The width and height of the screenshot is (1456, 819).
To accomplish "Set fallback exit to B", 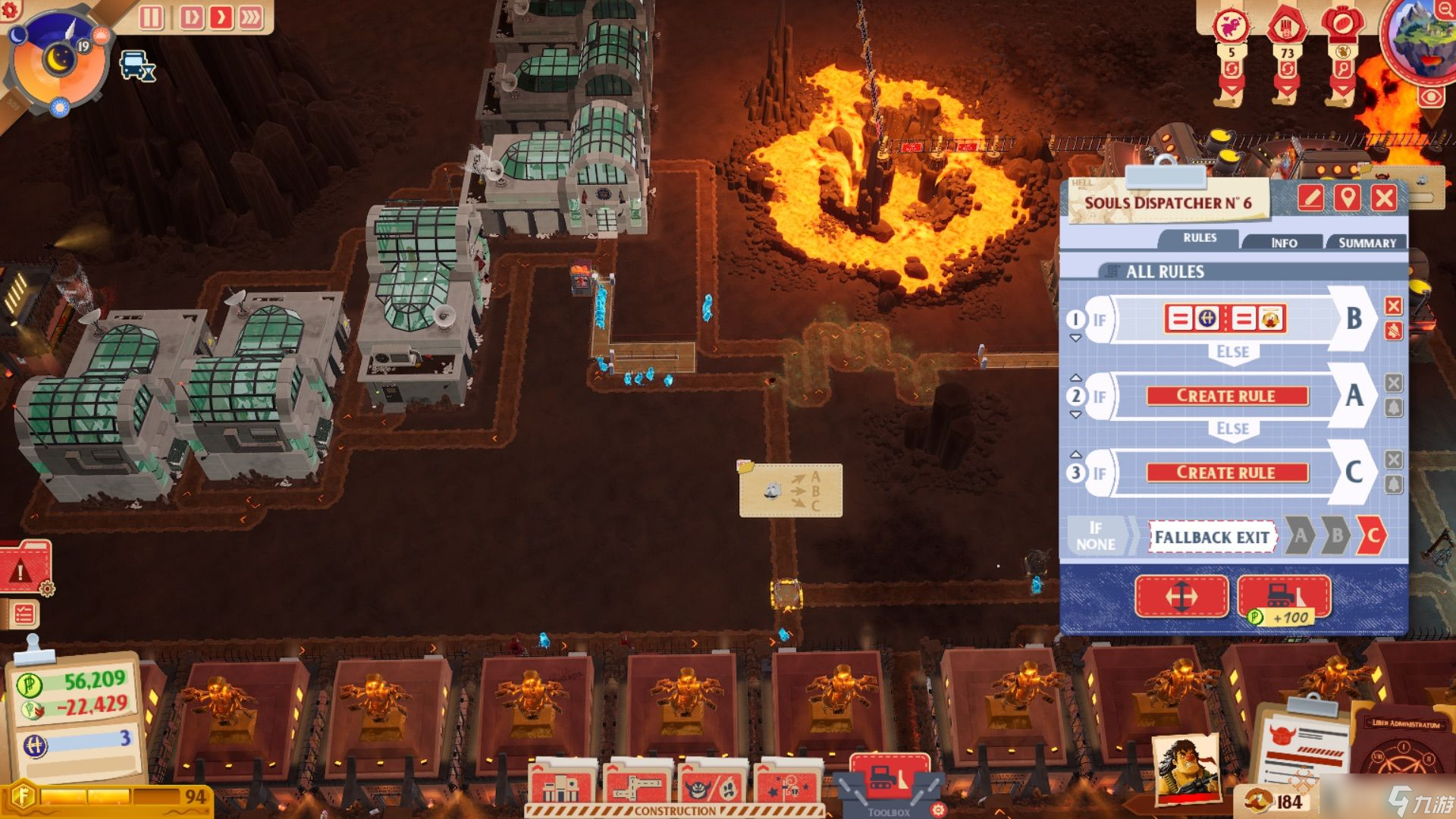I will pos(1337,536).
